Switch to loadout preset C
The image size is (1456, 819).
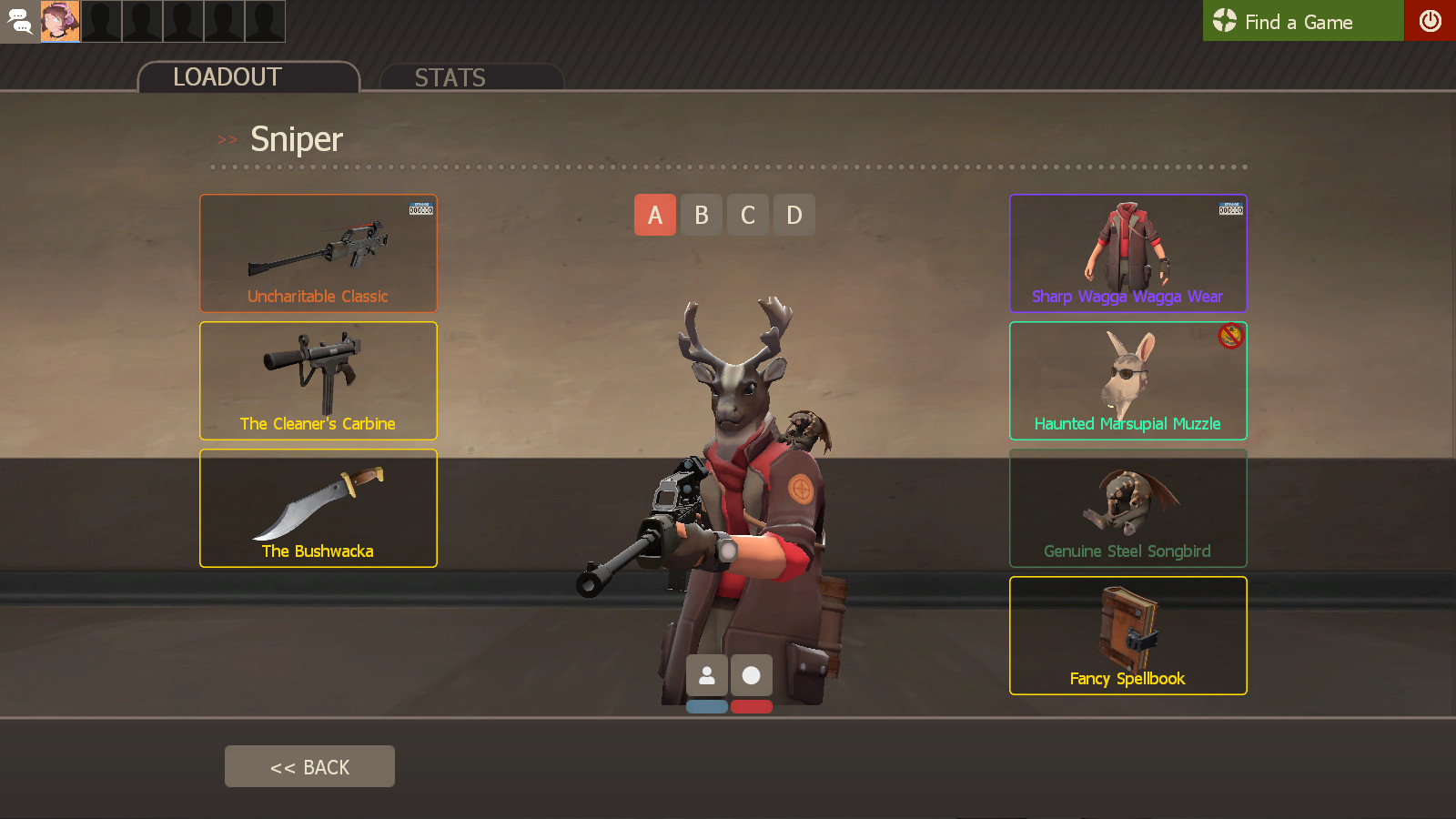click(x=747, y=215)
